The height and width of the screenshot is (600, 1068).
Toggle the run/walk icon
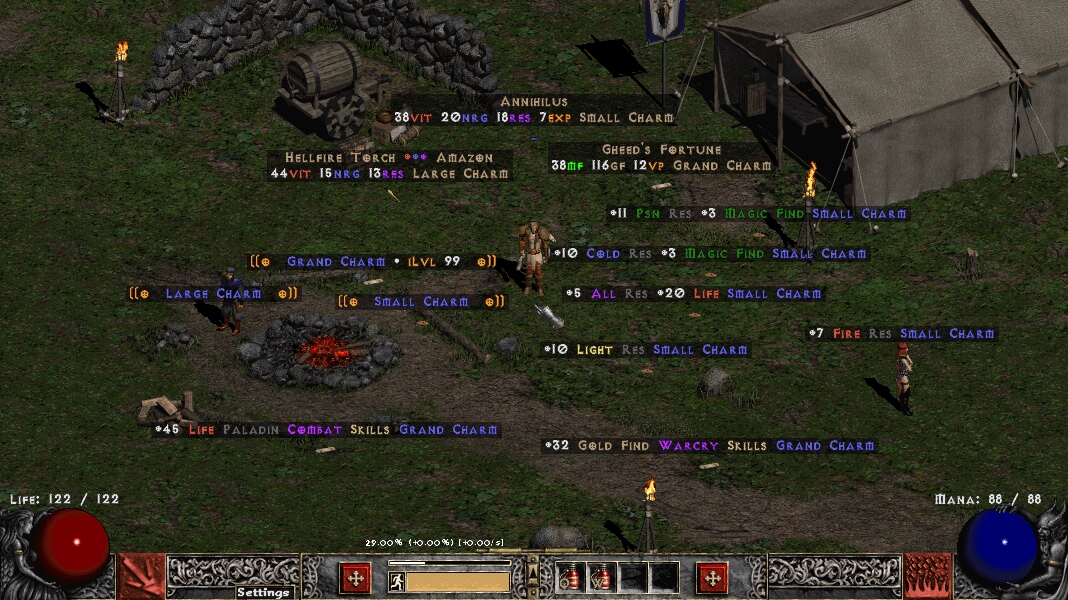point(397,581)
